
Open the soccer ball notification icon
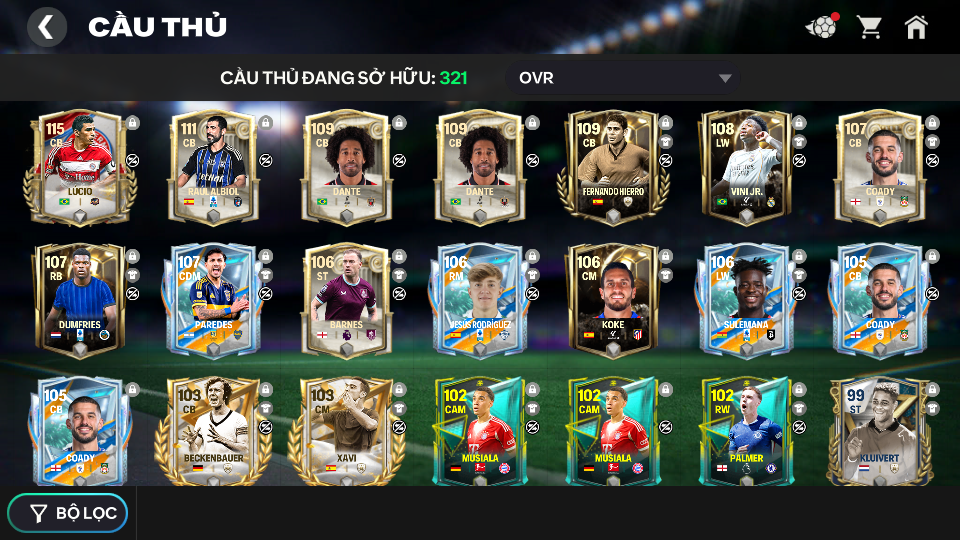point(822,27)
